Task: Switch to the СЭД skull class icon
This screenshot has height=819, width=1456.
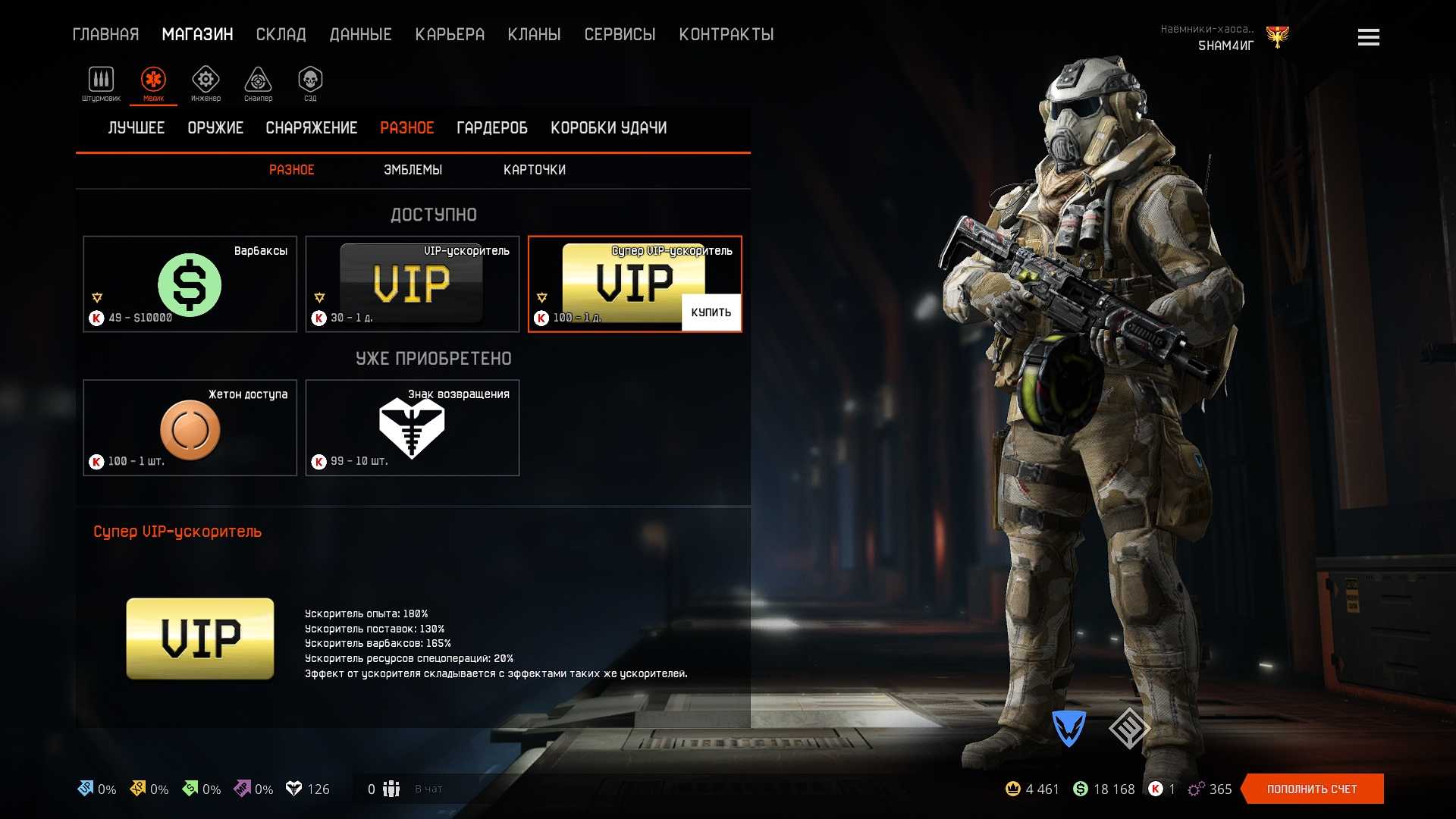Action: pos(310,80)
